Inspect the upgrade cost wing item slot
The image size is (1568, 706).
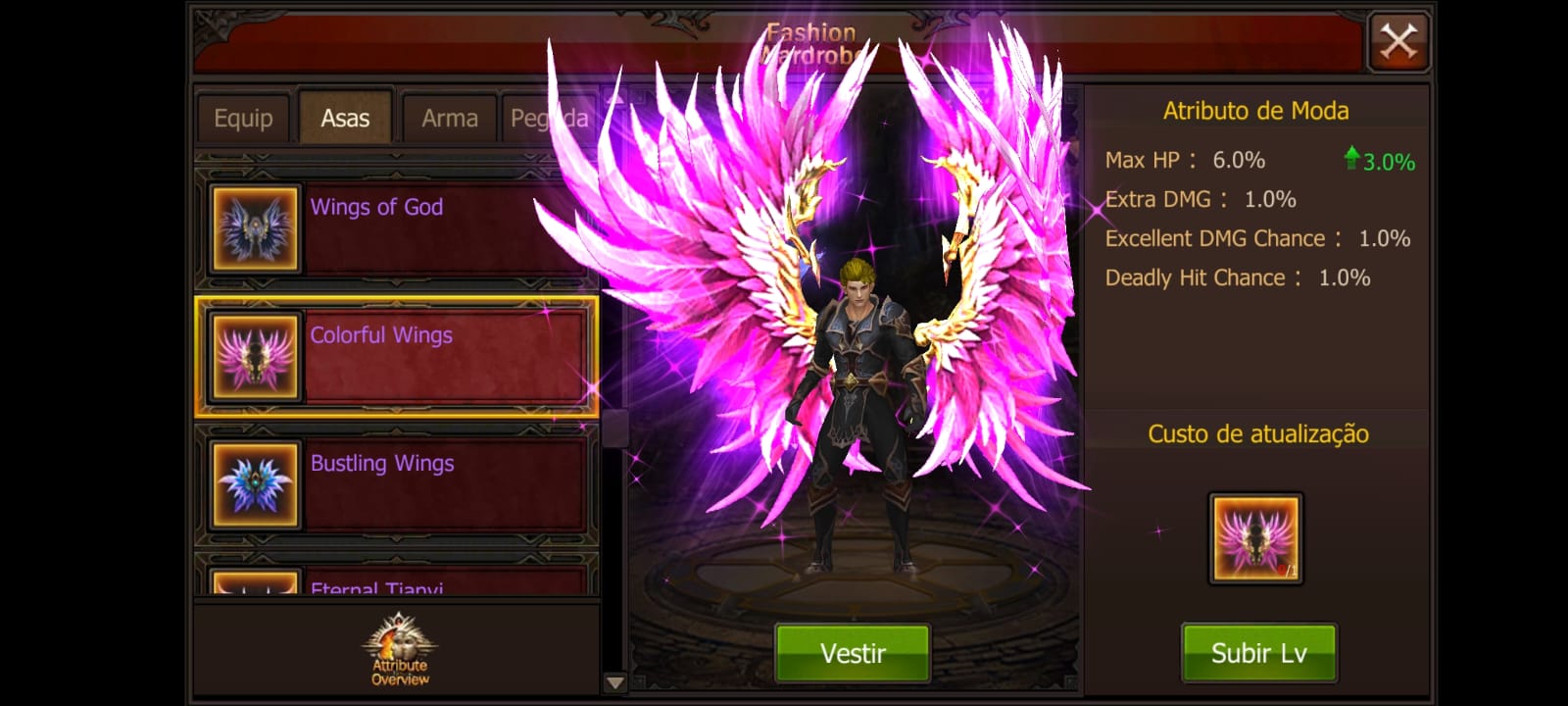coord(1255,539)
